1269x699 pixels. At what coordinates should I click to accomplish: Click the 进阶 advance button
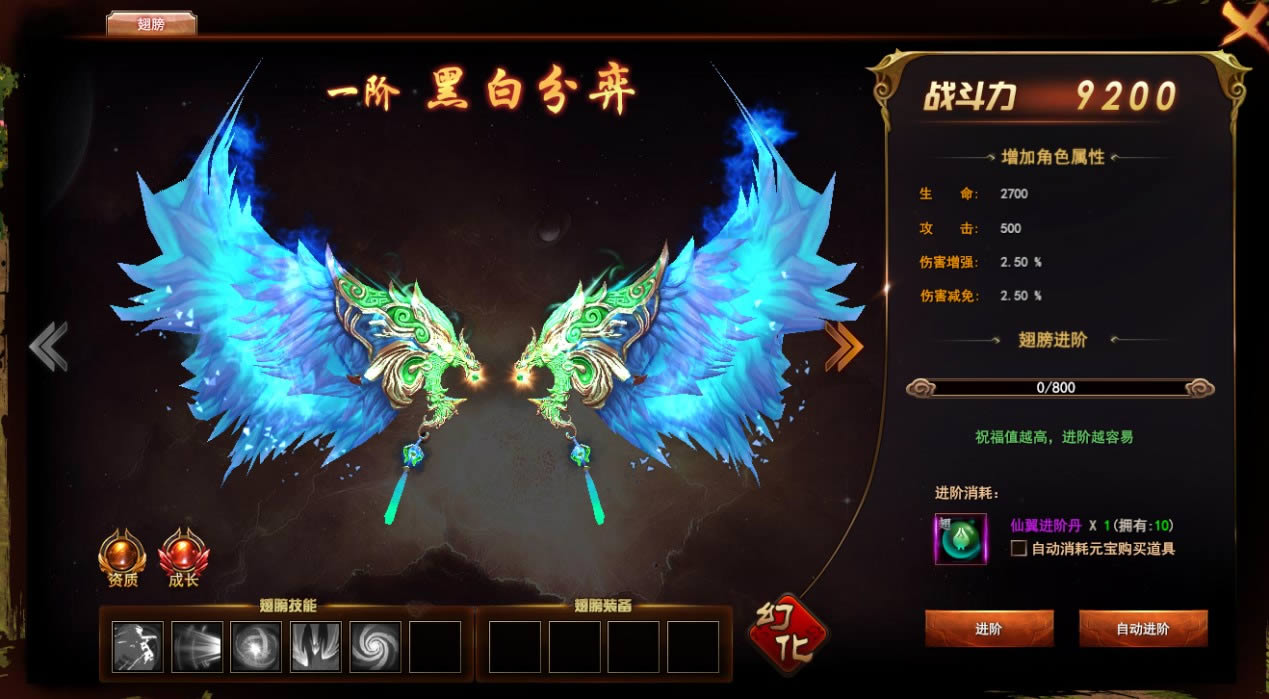988,629
